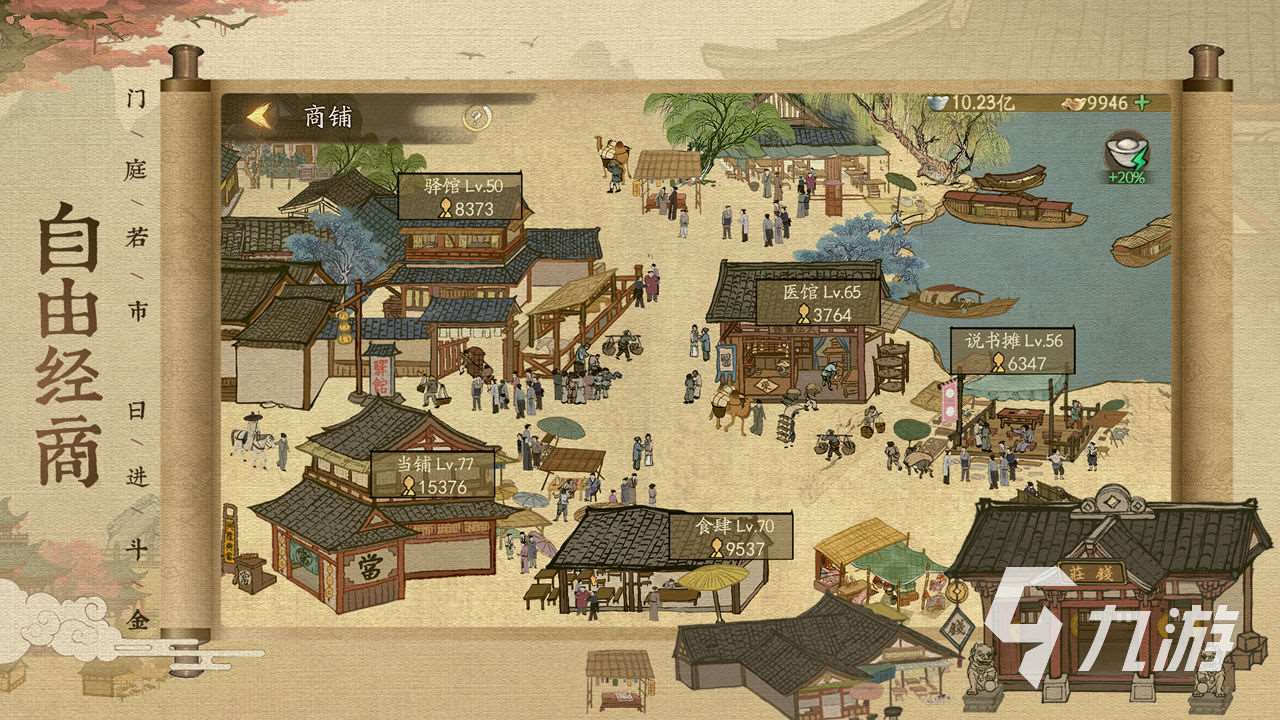Collect 8373 income from 驿馆 Lv.50
This screenshot has width=1280, height=720.
point(461,197)
